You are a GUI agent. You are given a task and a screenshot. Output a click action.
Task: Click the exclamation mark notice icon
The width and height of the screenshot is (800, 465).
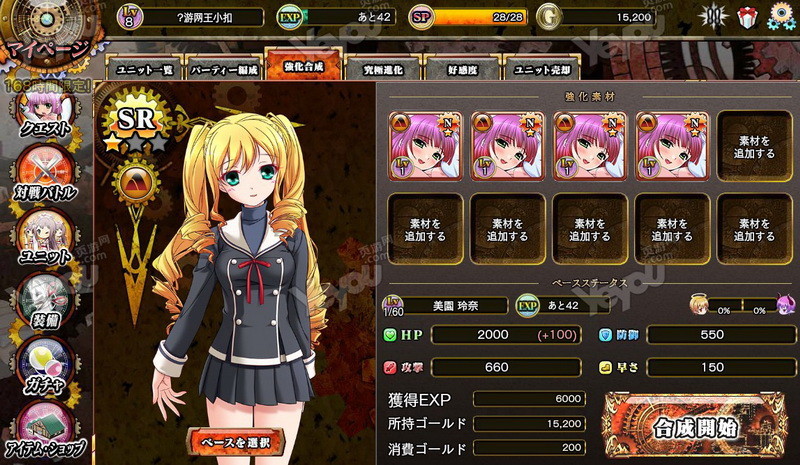tap(711, 16)
